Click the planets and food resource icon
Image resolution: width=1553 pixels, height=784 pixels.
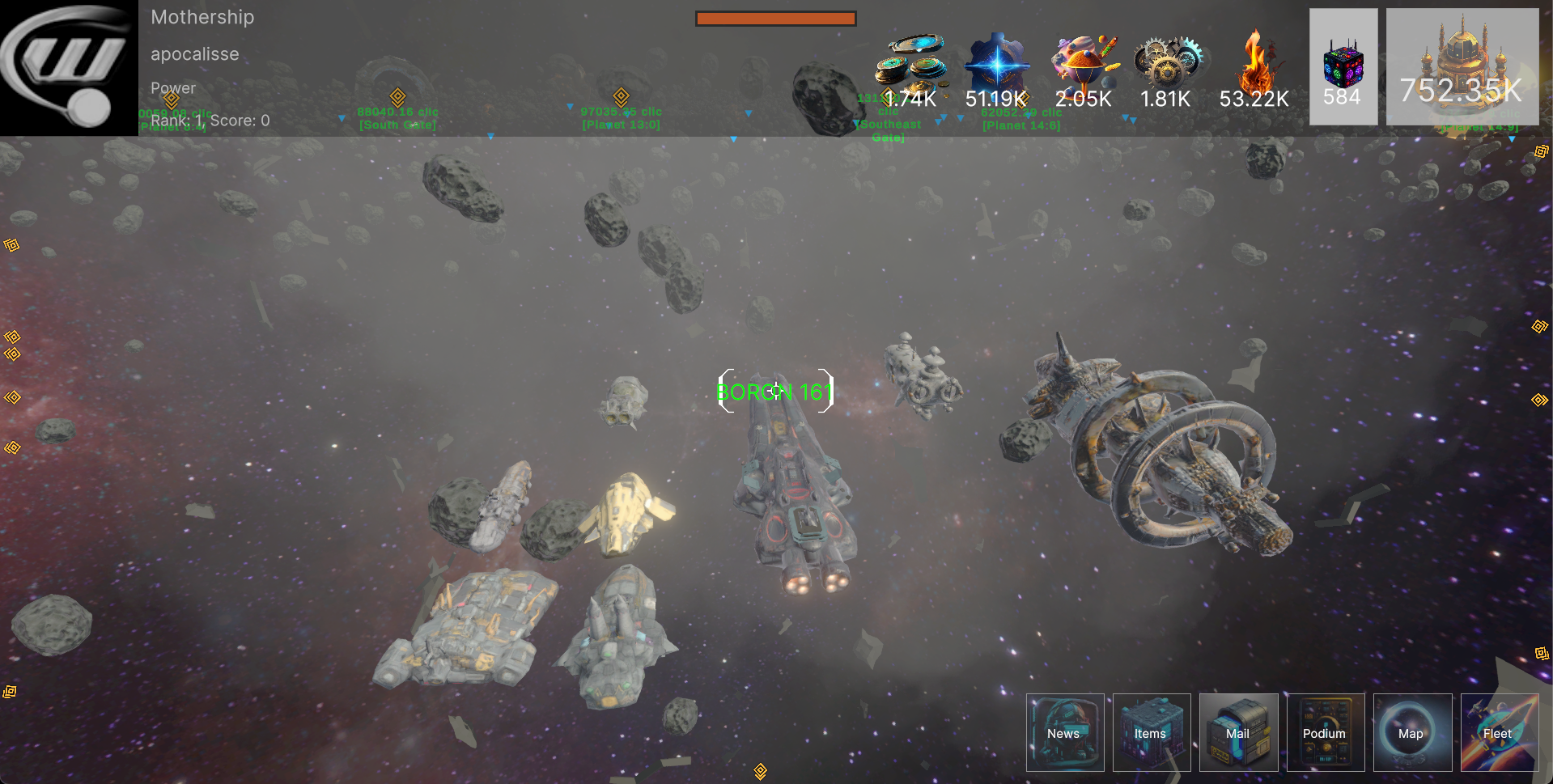(x=1083, y=60)
